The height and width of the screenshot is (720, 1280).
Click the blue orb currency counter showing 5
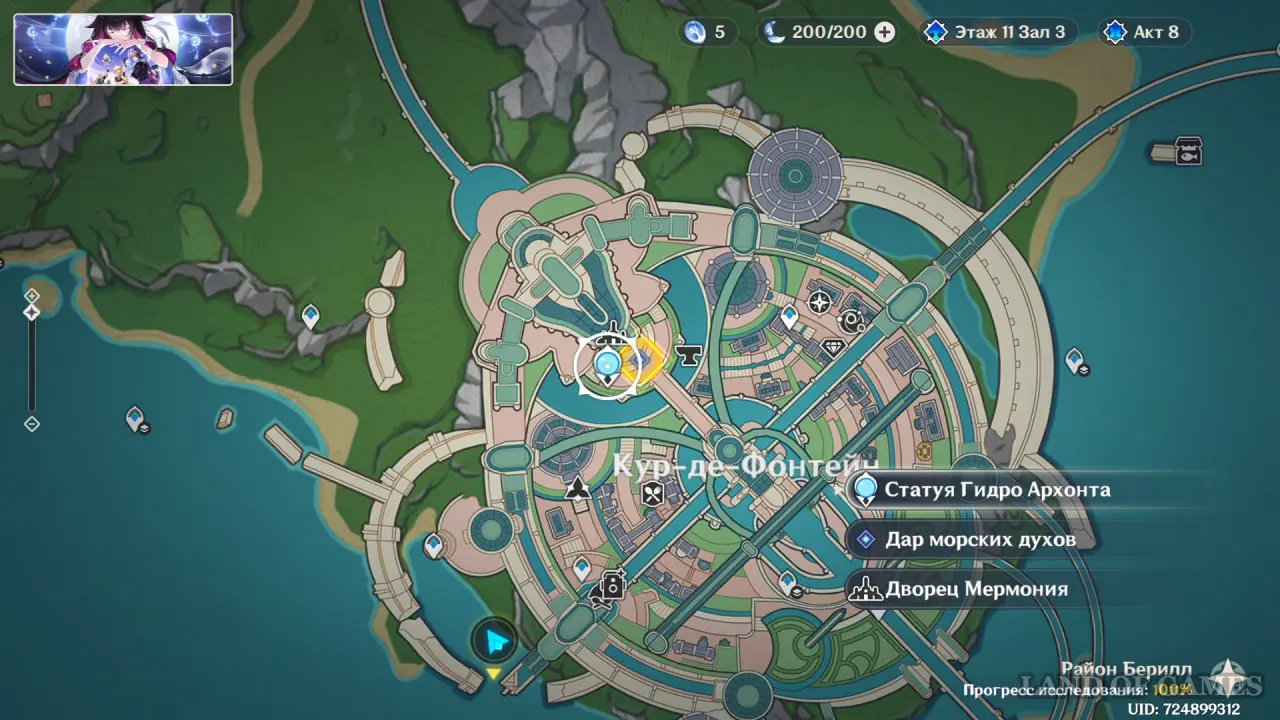pos(706,32)
